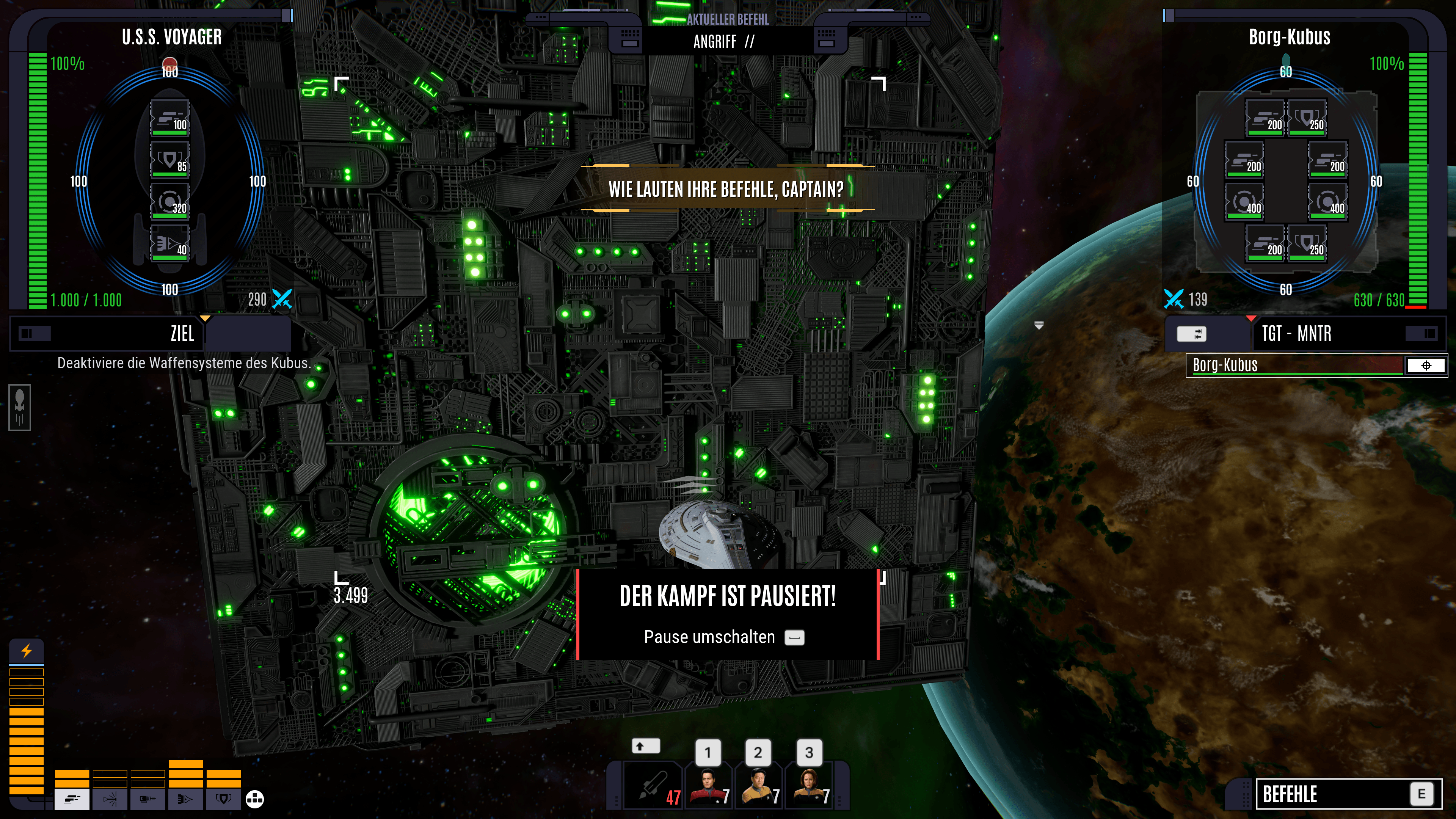1456x819 pixels.
Task: Select the highlighted phaser power system icon
Action: [72, 799]
